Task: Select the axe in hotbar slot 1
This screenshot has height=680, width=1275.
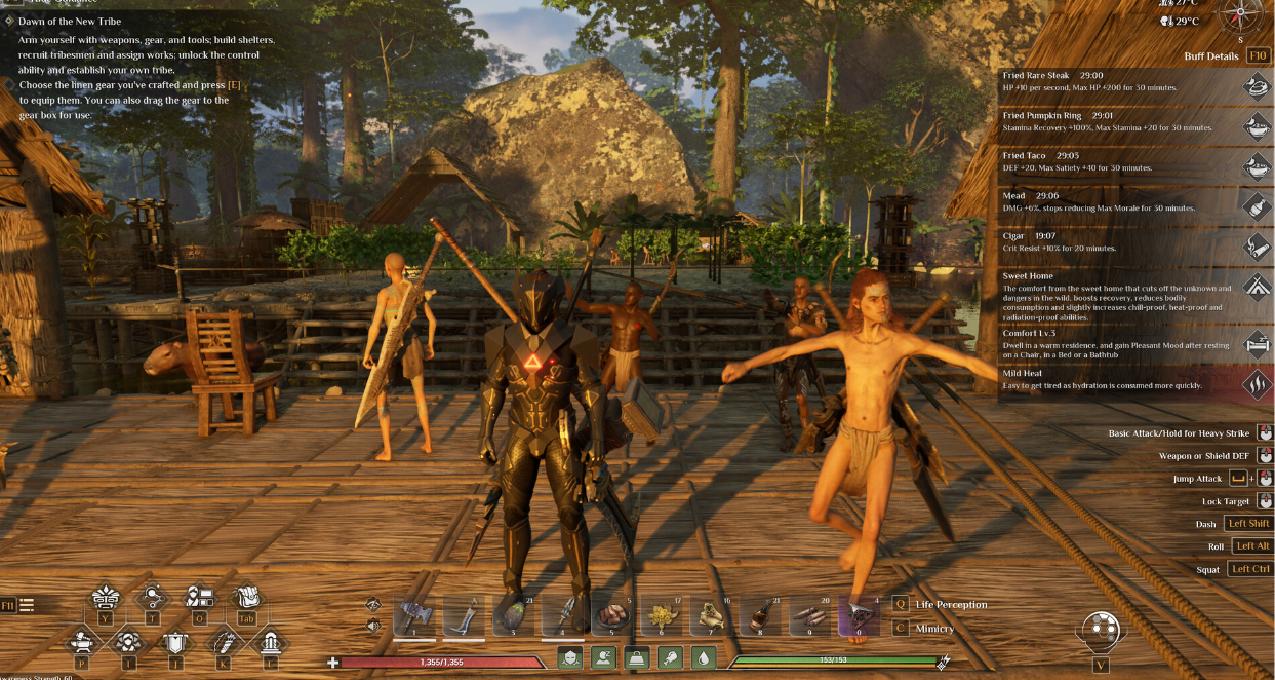Action: [413, 616]
